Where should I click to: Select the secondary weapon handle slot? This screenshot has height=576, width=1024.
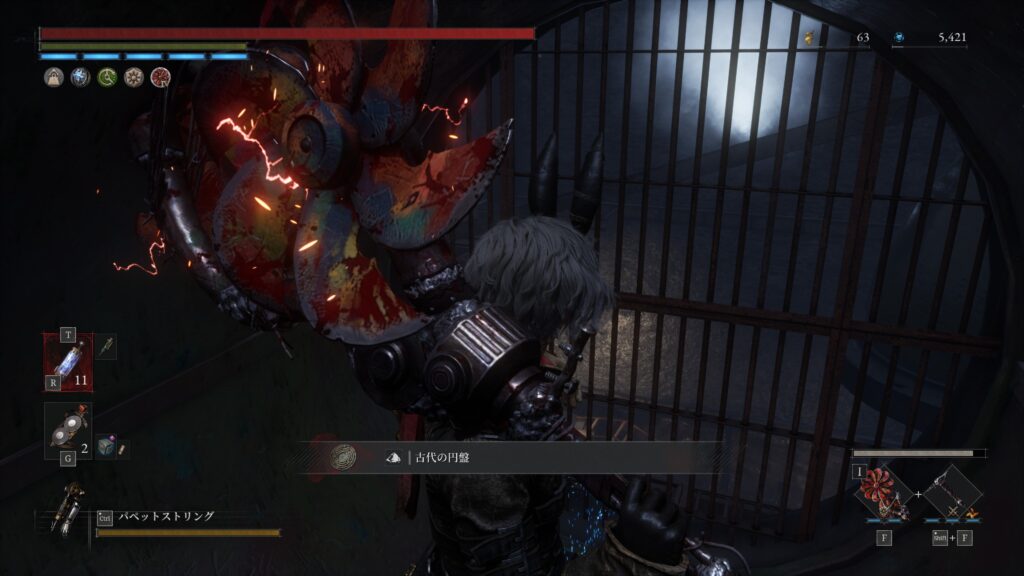pos(950,493)
